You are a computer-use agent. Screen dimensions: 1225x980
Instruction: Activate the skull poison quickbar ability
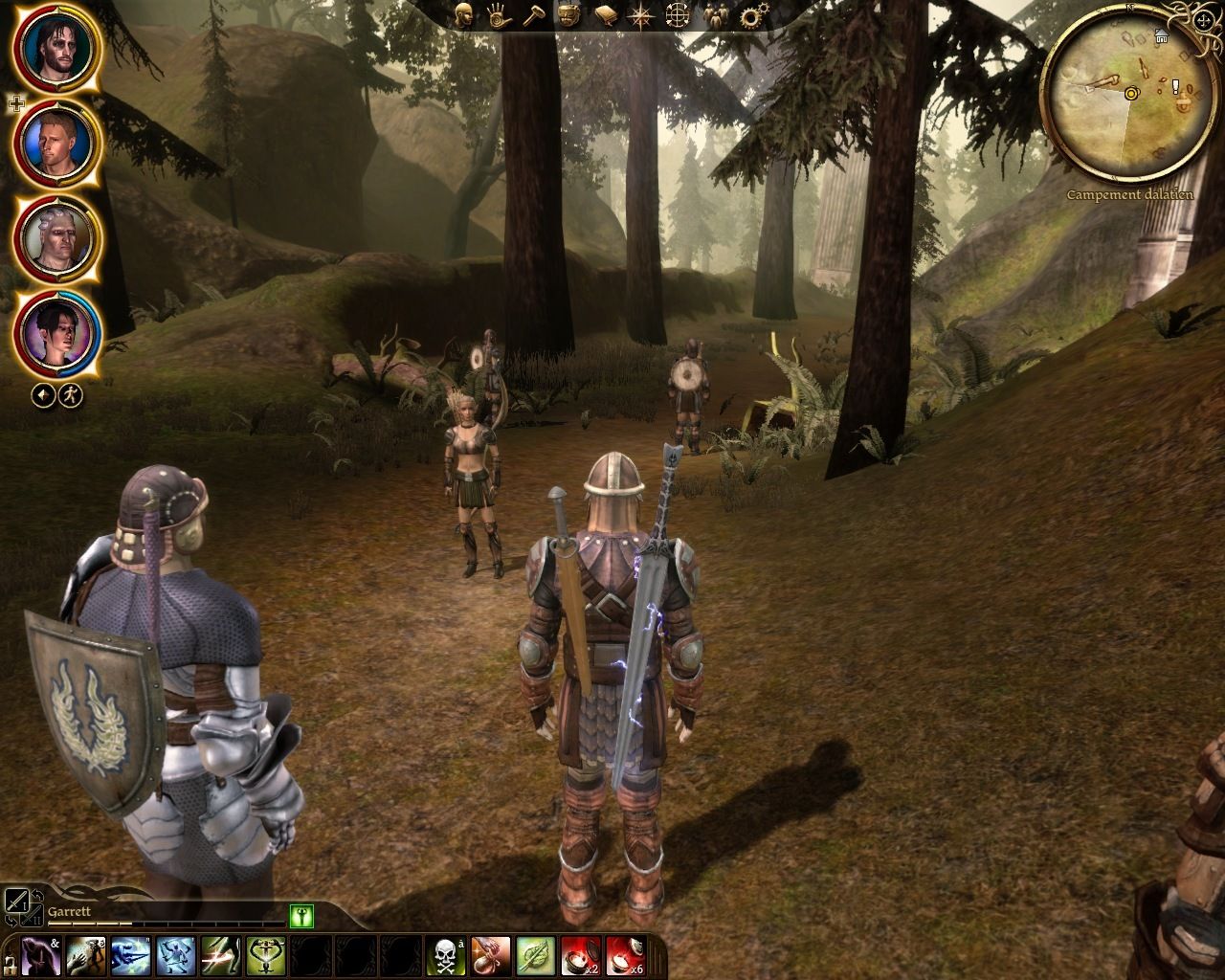click(447, 957)
